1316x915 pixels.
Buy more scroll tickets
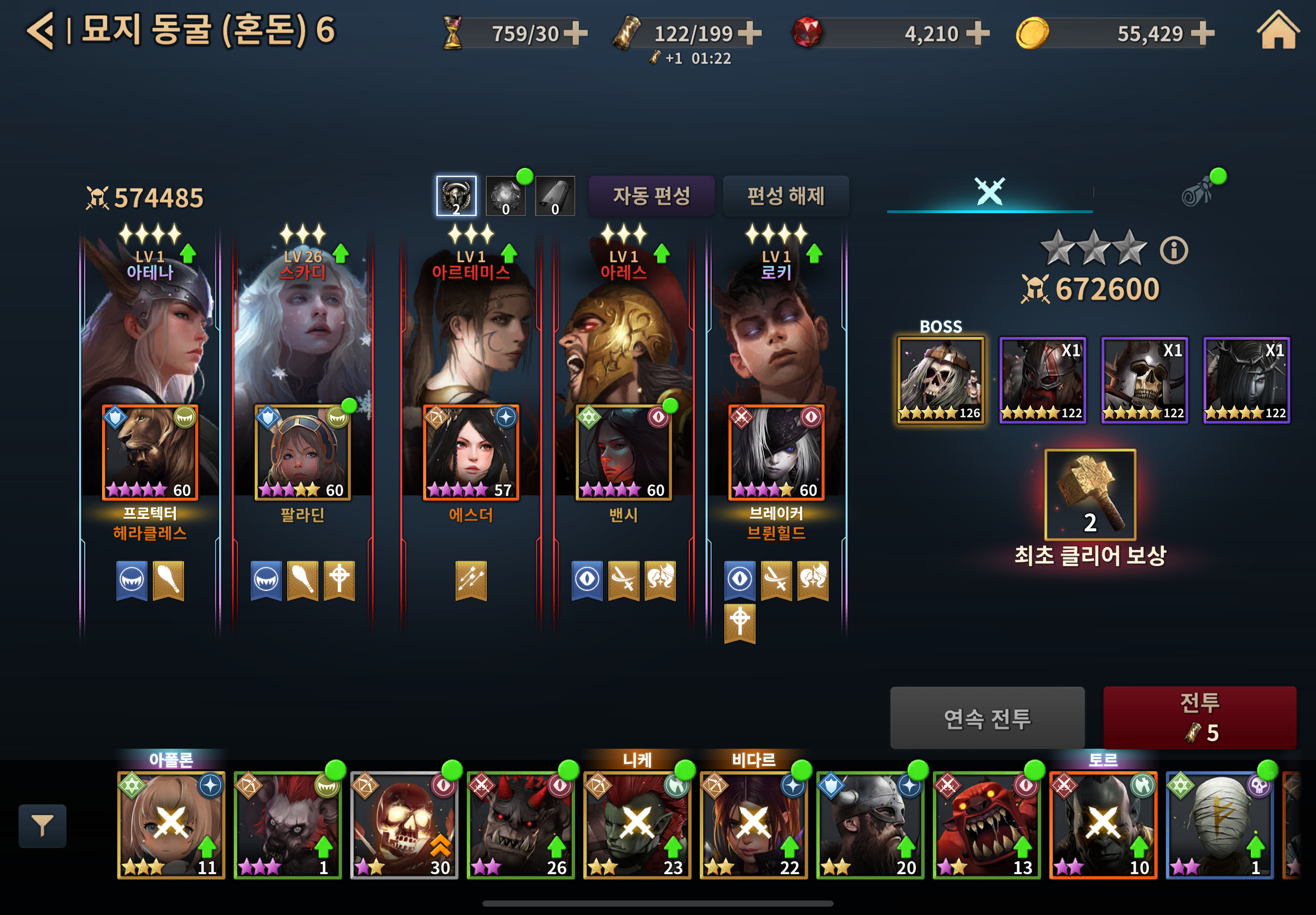pyautogui.click(x=749, y=33)
